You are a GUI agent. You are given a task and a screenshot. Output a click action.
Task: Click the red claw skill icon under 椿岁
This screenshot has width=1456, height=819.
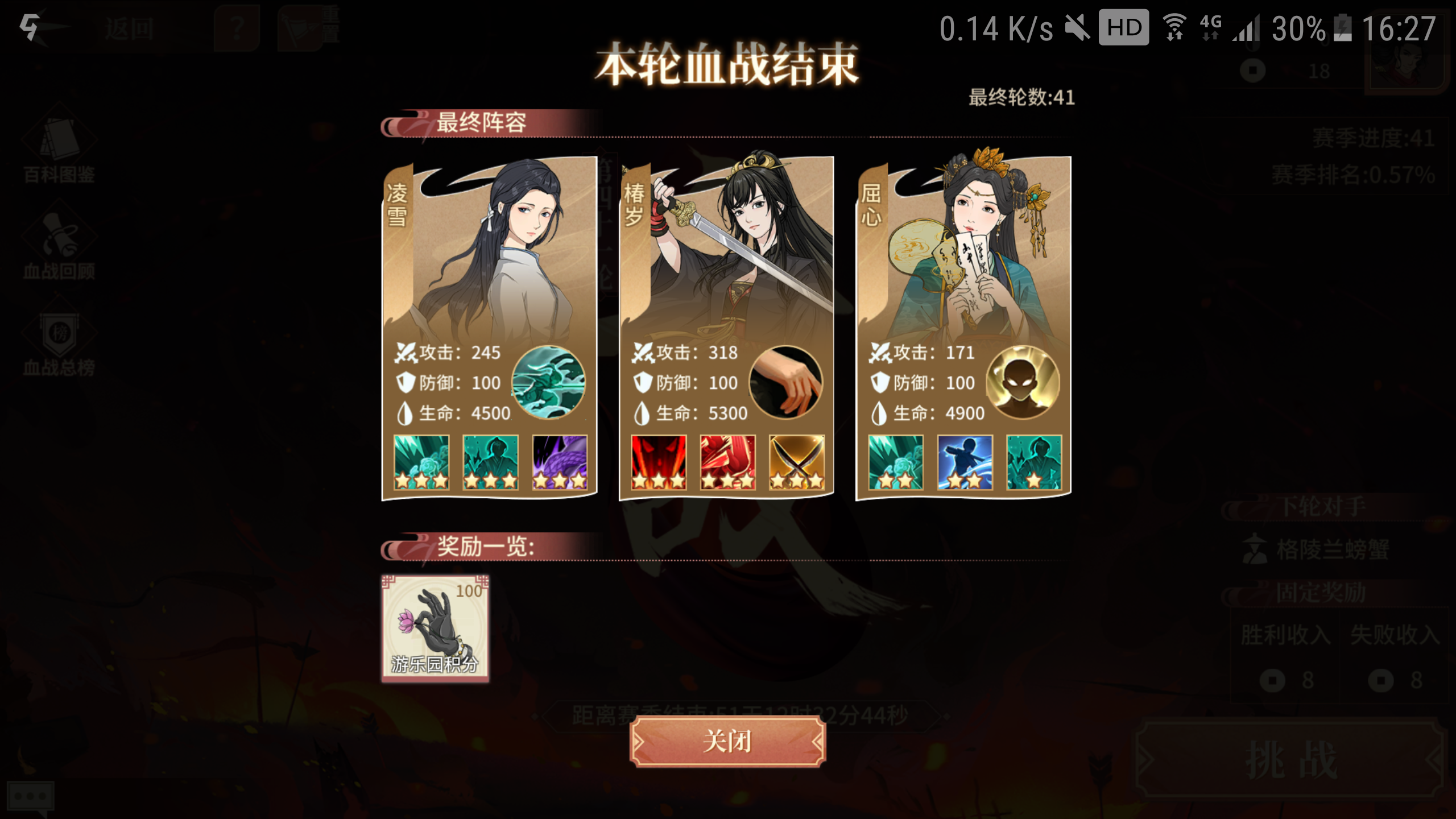726,464
